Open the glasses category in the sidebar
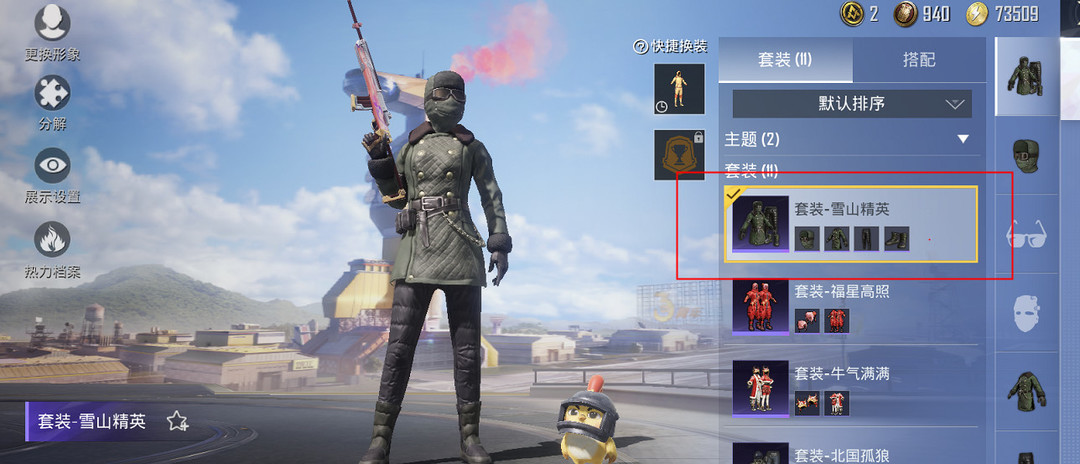1080x464 pixels. click(1027, 235)
